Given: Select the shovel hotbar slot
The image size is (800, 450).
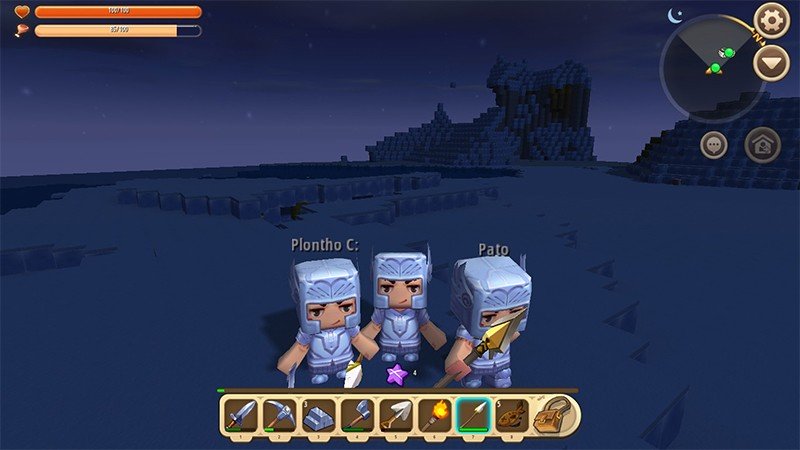Looking at the screenshot, I should tap(394, 414).
